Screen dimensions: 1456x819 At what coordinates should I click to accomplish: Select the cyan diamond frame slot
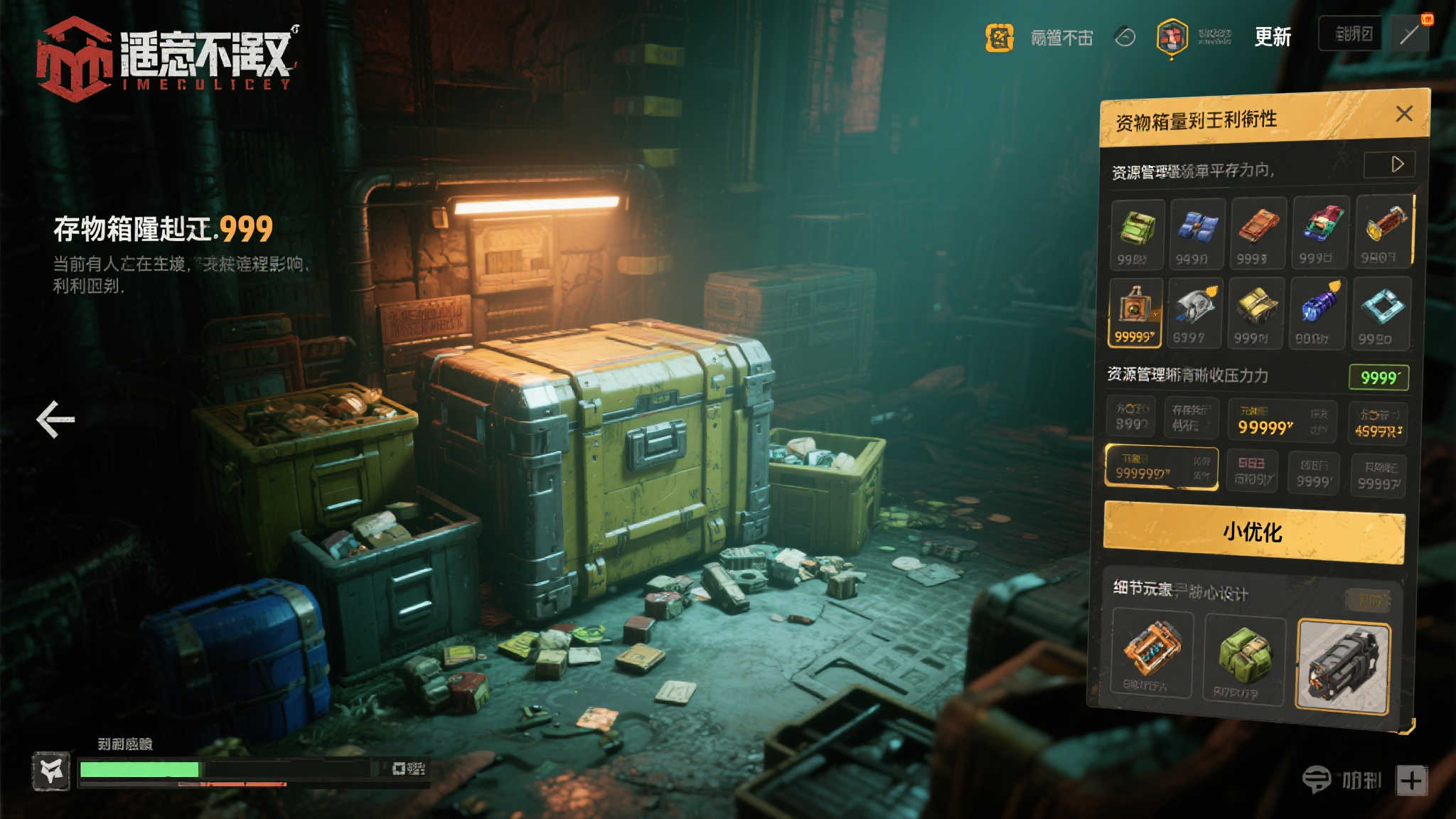[1381, 313]
